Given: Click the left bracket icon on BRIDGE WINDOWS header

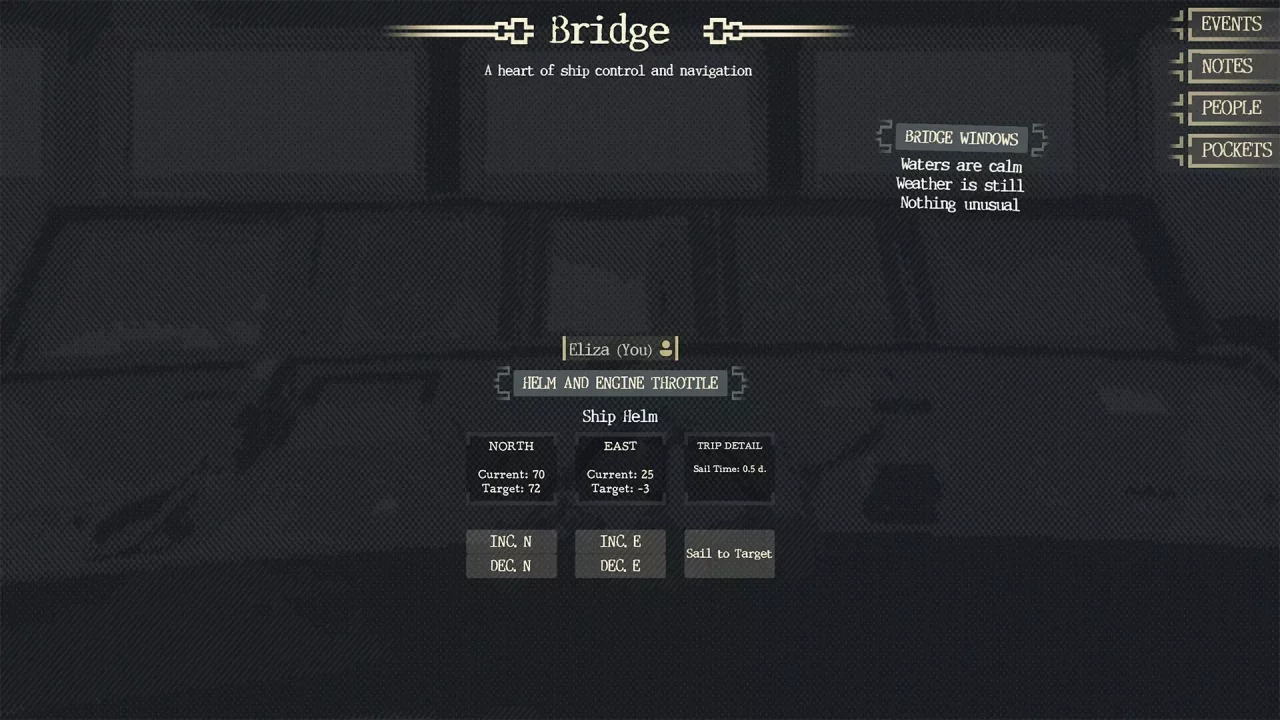Looking at the screenshot, I should pyautogui.click(x=884, y=138).
